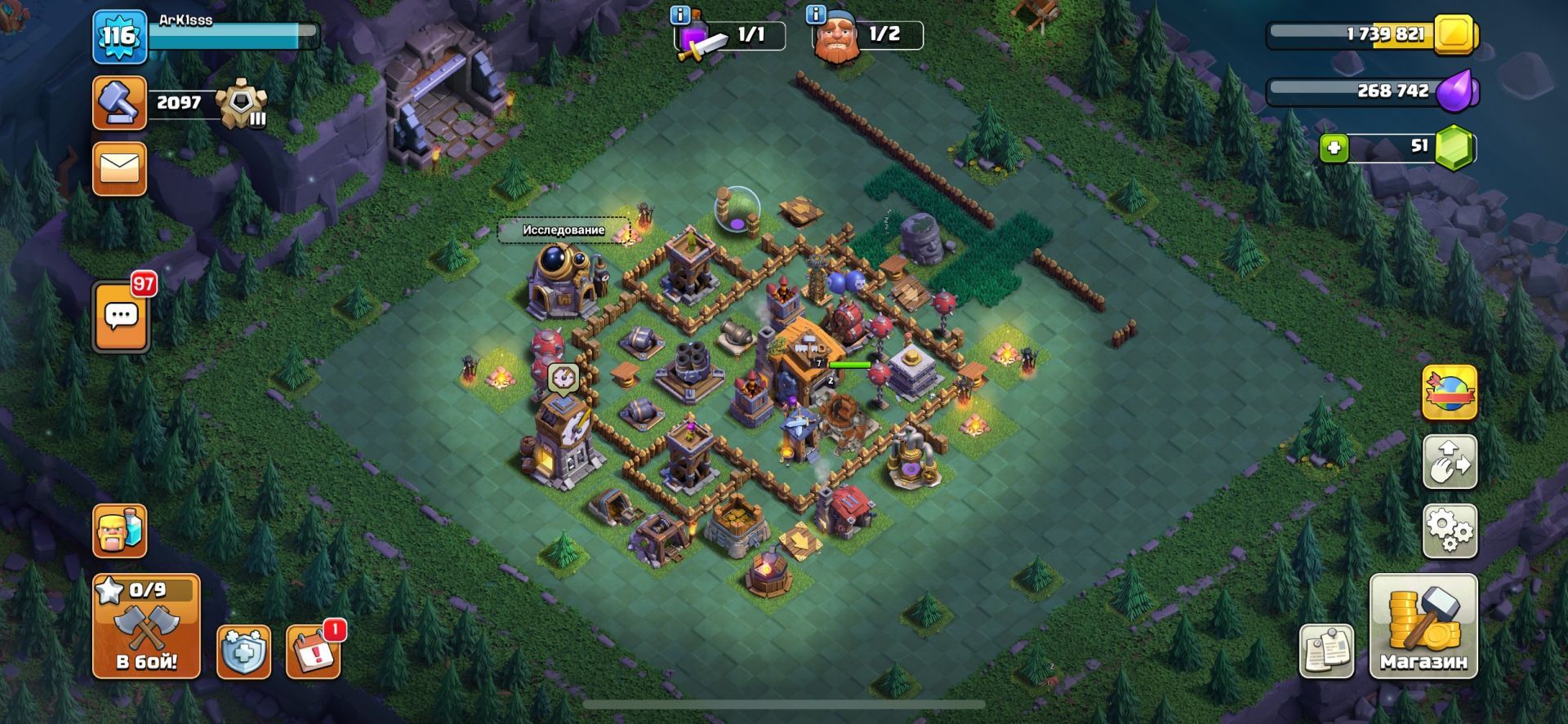Open the game settings gears

(x=1450, y=531)
